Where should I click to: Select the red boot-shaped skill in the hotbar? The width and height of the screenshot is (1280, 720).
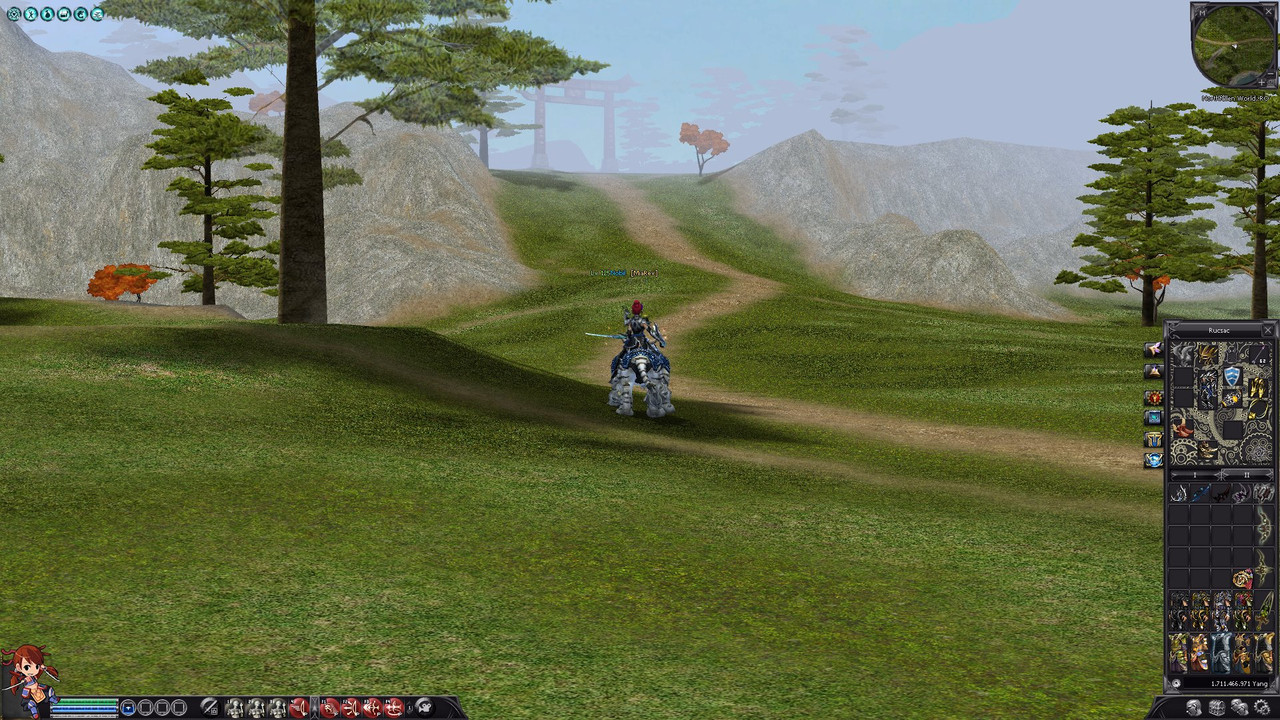click(x=300, y=709)
